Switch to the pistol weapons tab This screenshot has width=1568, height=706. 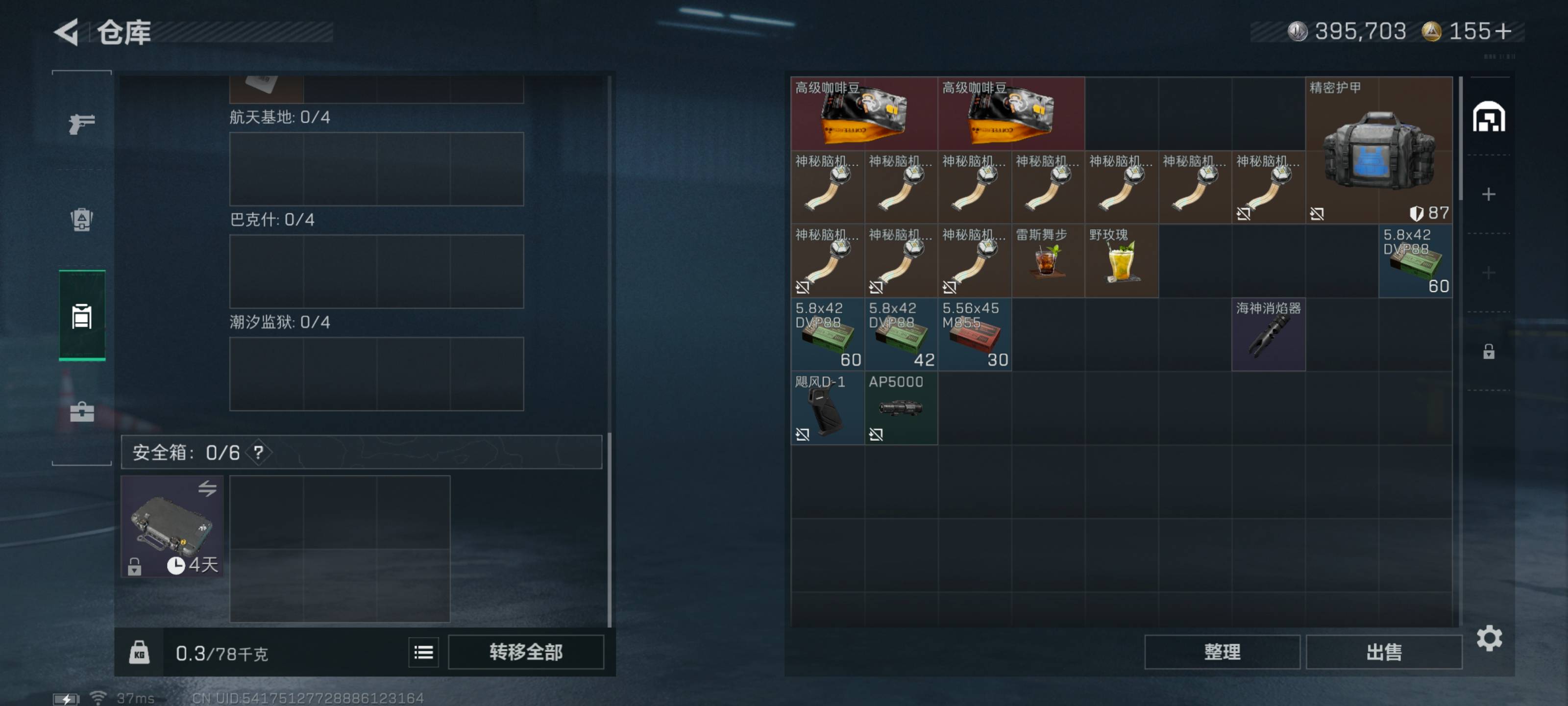81,124
